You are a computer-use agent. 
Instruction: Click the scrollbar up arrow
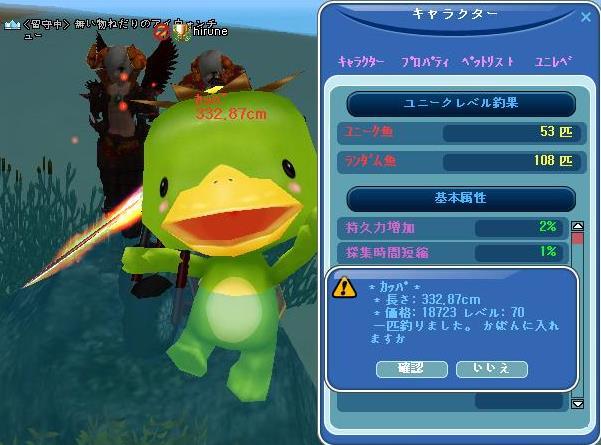(x=577, y=227)
